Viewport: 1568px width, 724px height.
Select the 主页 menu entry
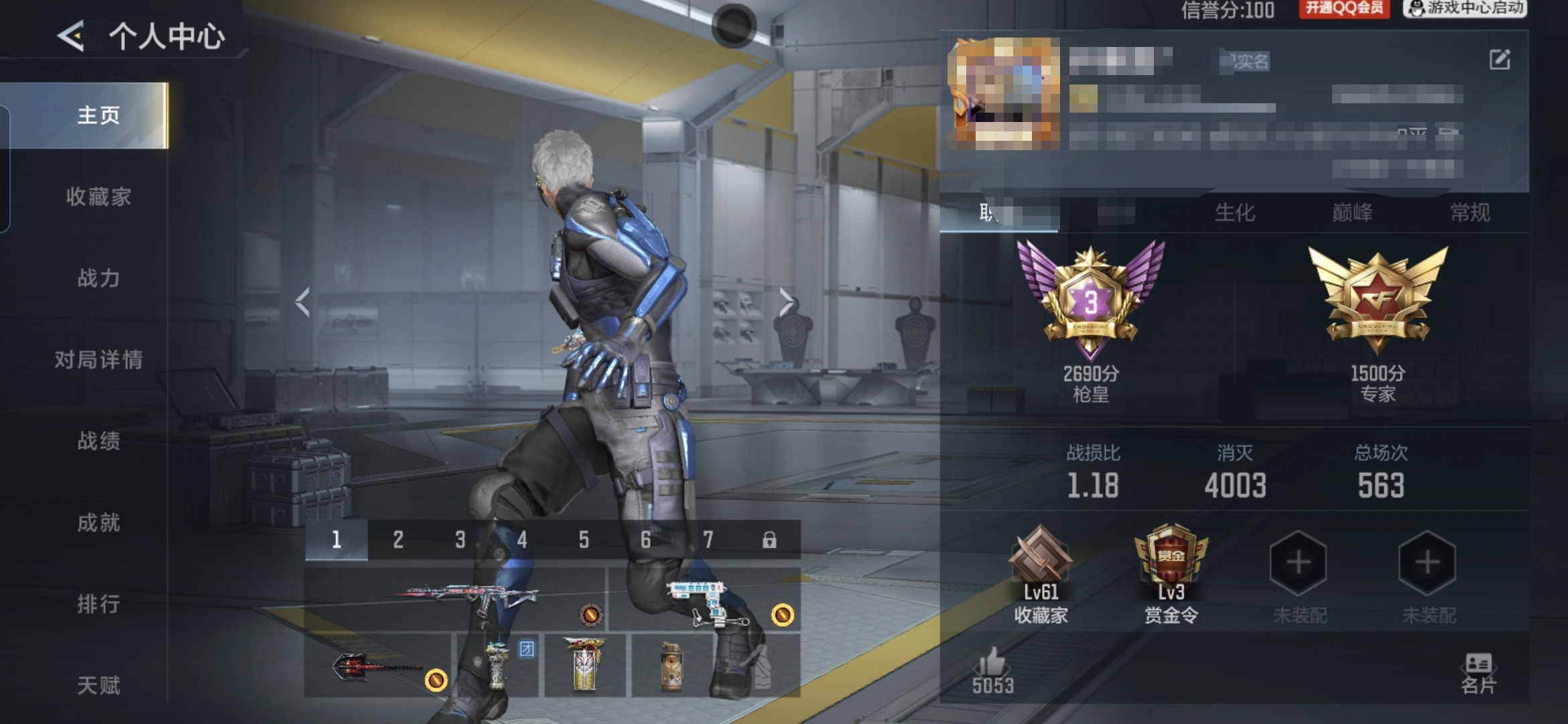click(x=99, y=115)
